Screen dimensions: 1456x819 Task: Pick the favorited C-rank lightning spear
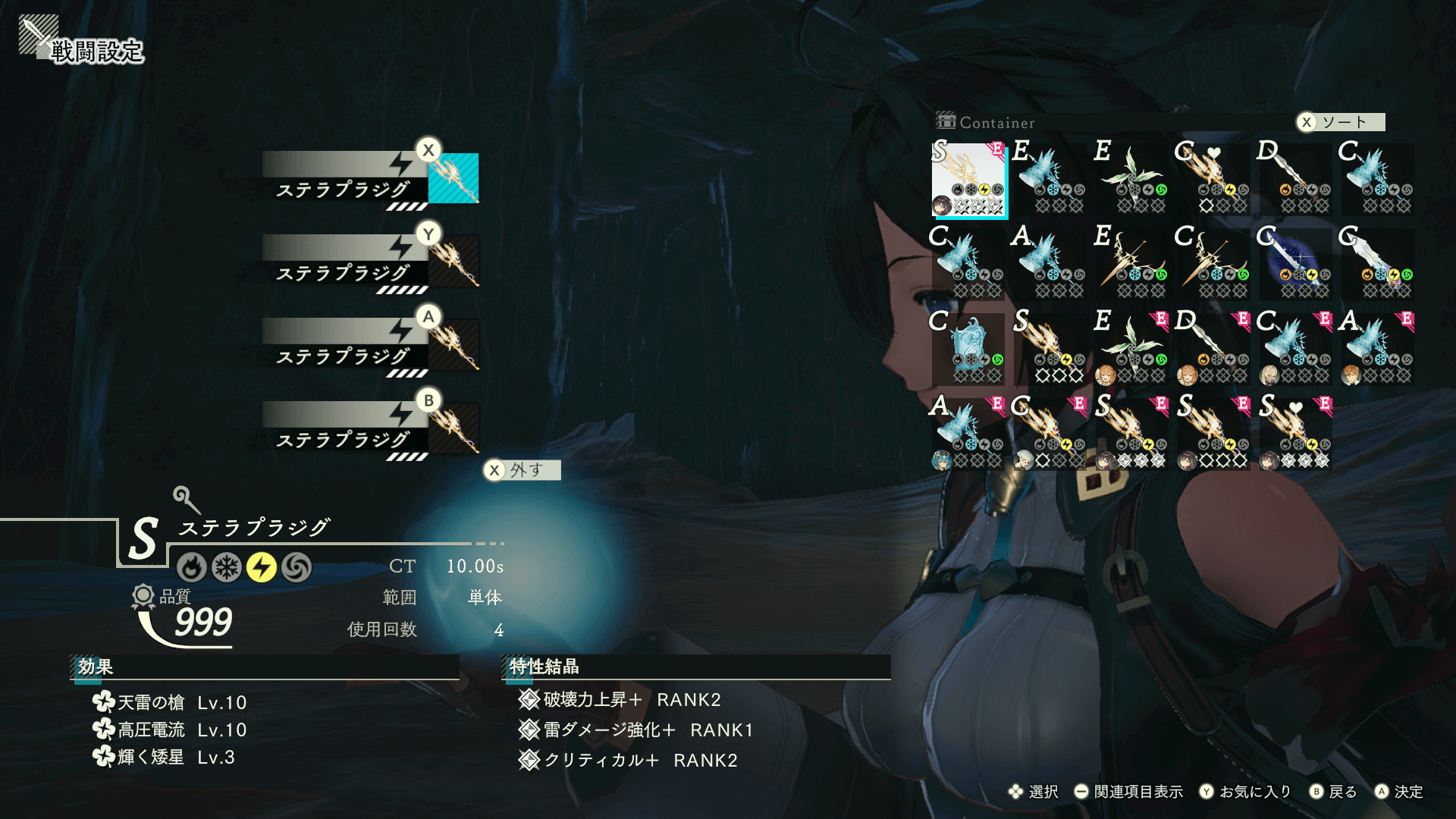(x=1214, y=179)
